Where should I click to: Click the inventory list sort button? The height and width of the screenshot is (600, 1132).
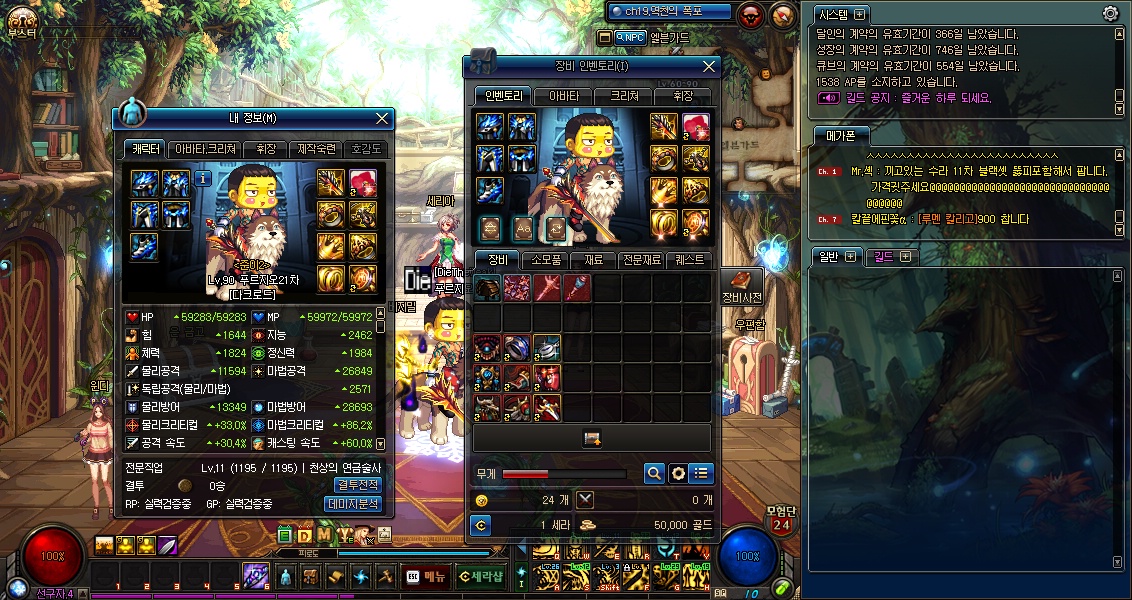702,473
